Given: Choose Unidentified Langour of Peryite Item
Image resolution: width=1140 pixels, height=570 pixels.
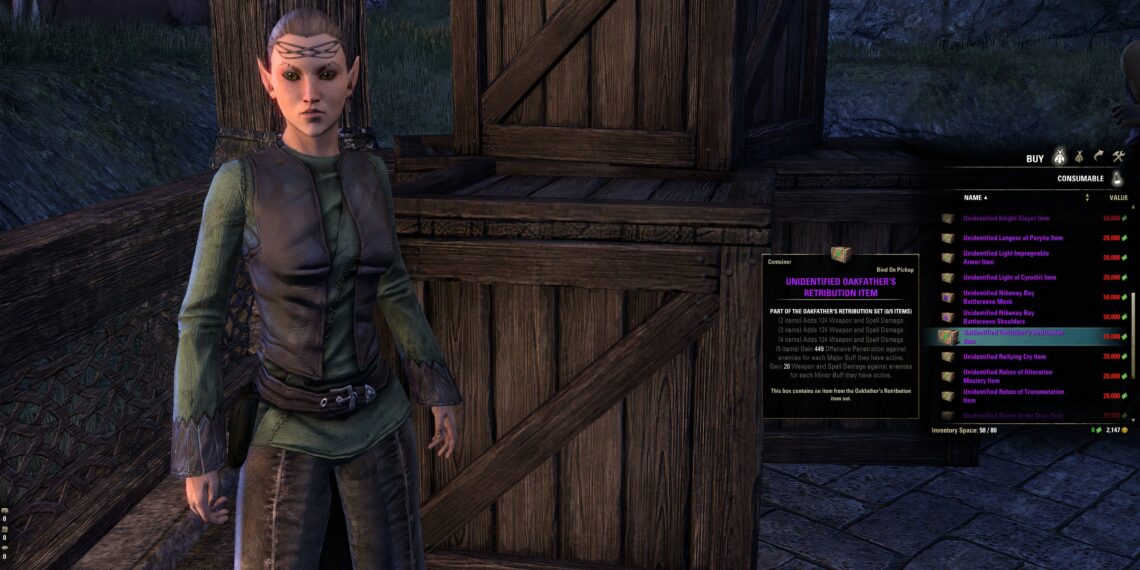Looking at the screenshot, I should (1012, 238).
